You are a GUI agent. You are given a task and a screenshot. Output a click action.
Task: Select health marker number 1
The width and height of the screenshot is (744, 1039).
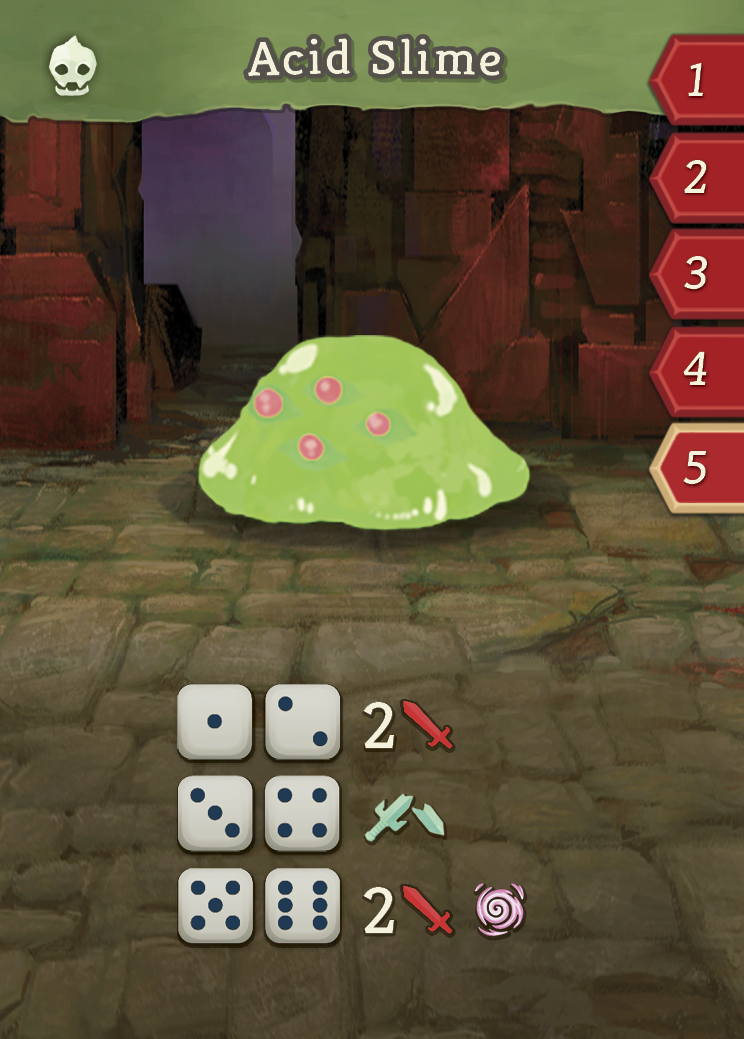(x=698, y=80)
